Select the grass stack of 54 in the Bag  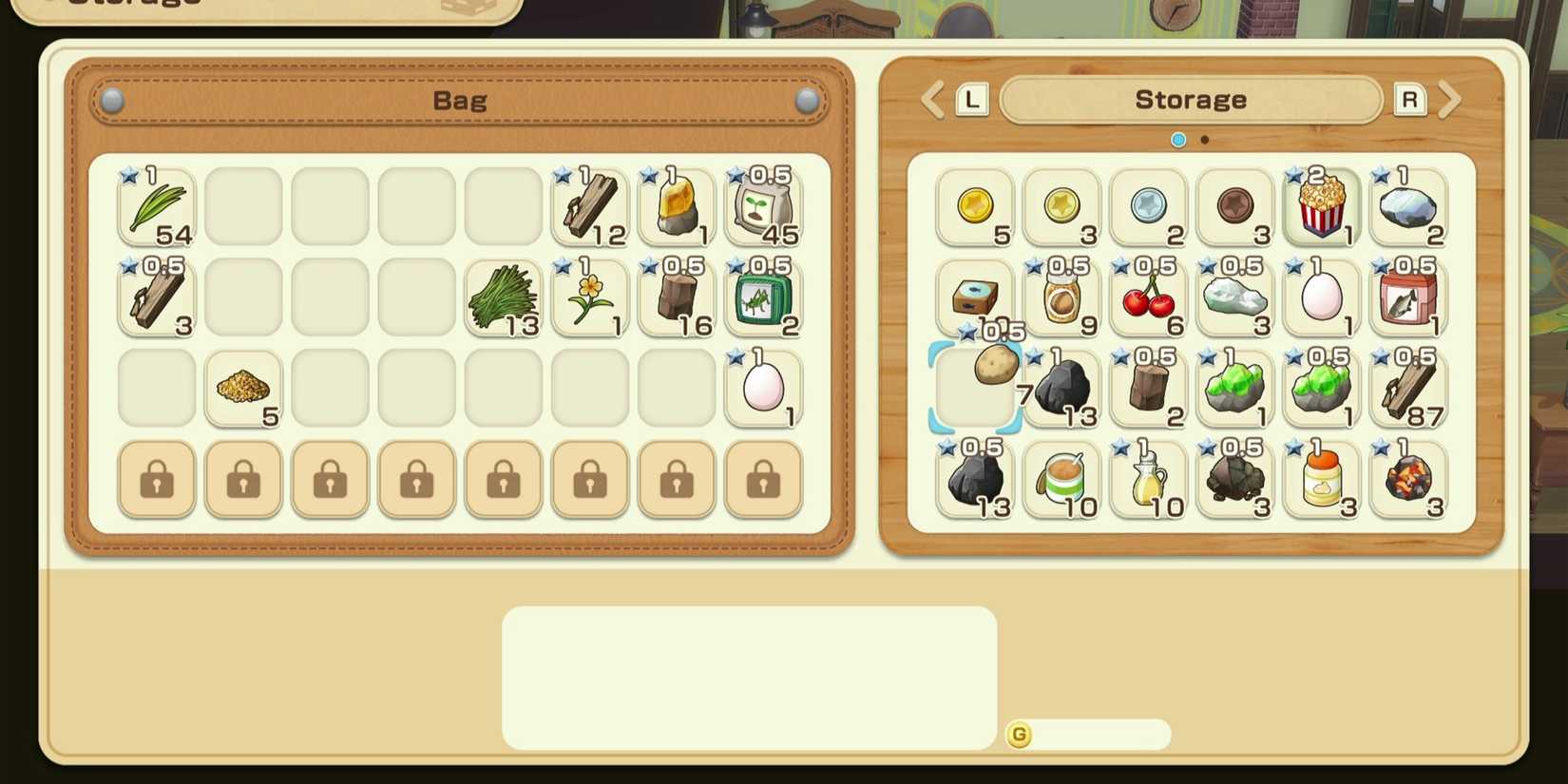coord(156,204)
